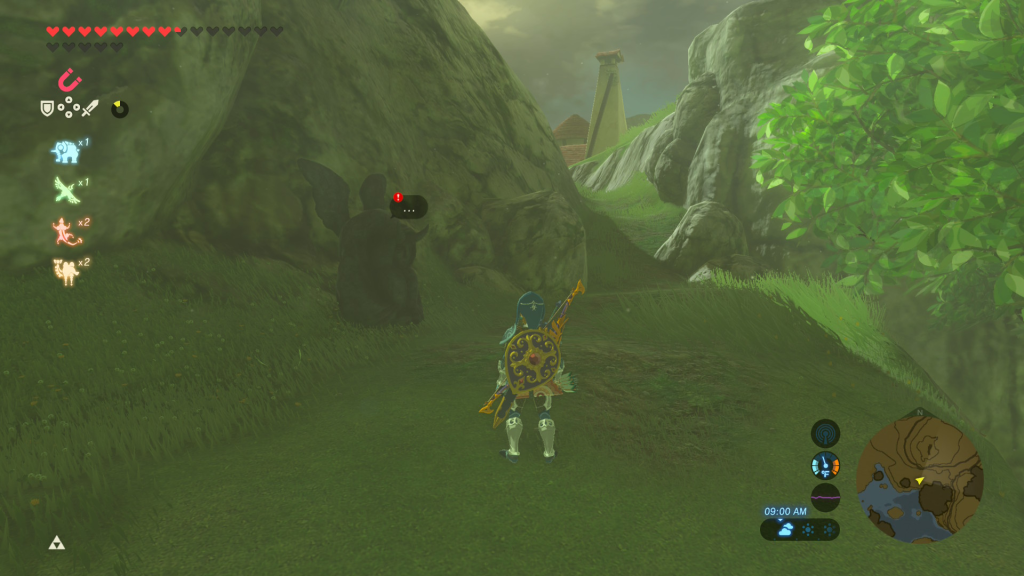Click the Triforce icon
1024x576 pixels.
[x=56, y=543]
